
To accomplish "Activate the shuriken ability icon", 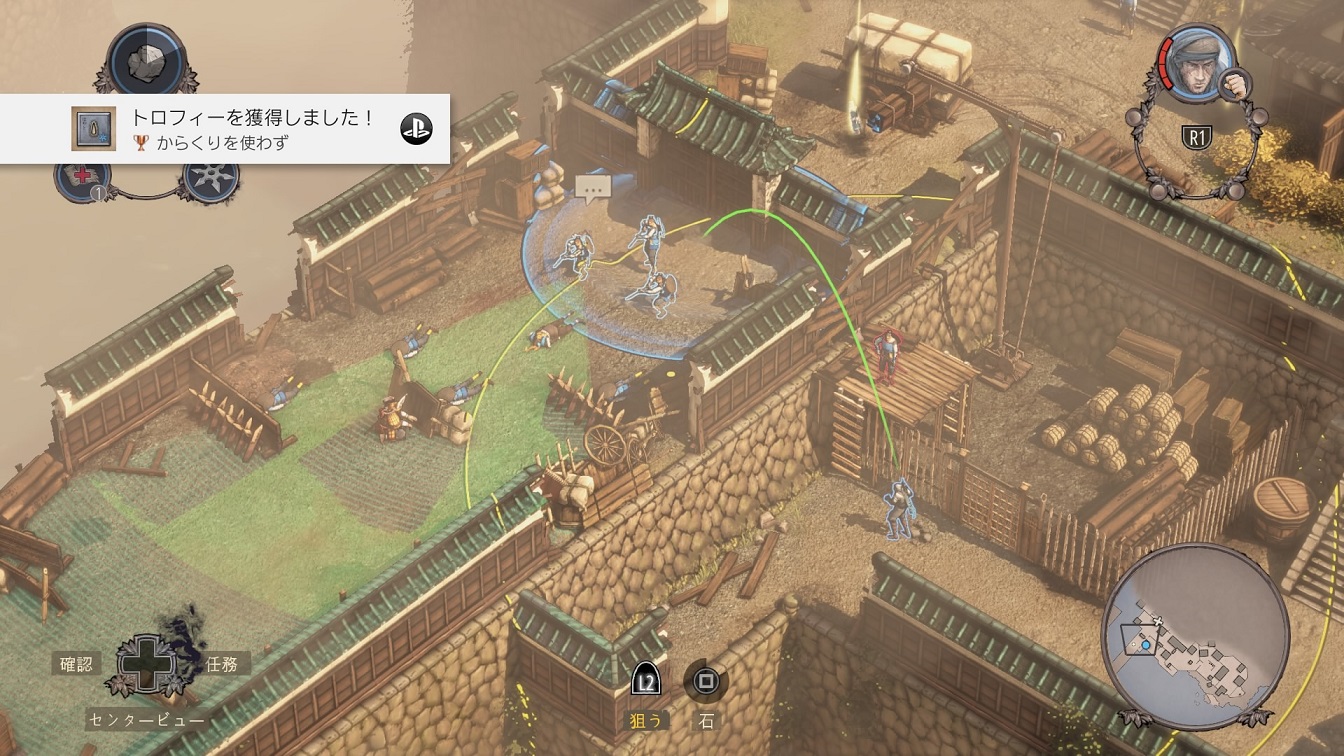I will (x=211, y=180).
